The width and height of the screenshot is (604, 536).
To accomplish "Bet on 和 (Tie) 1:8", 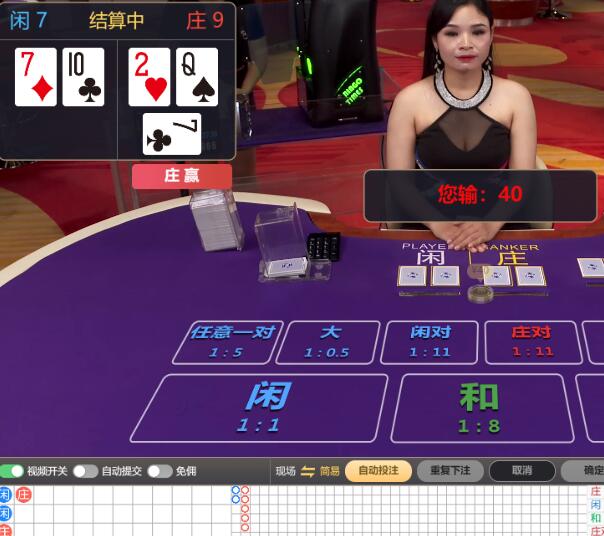I will (478, 408).
